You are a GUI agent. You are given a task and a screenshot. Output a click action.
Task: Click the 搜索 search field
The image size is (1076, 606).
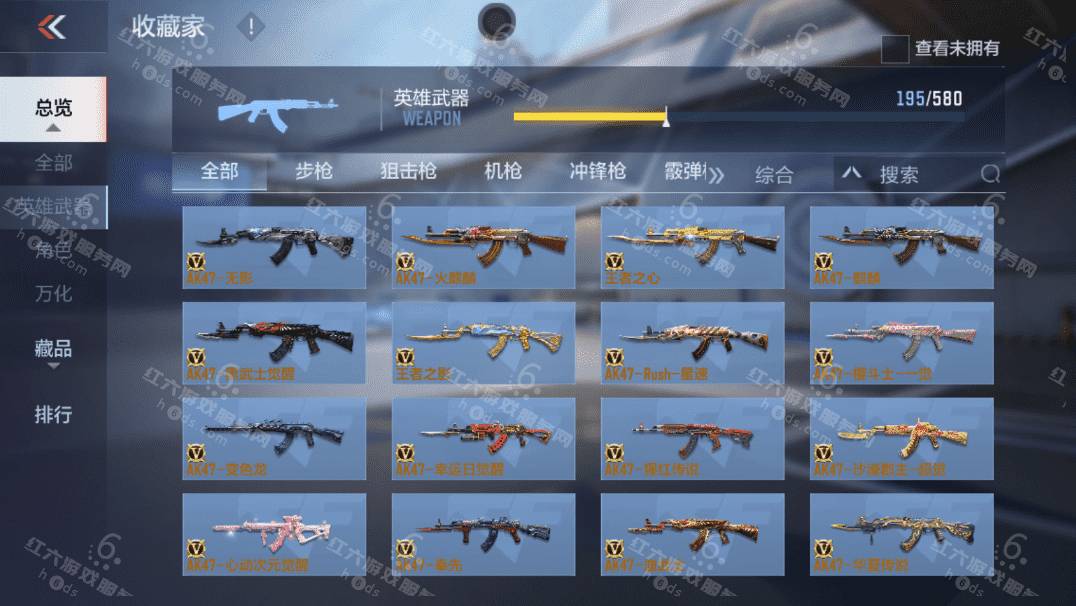coord(920,175)
